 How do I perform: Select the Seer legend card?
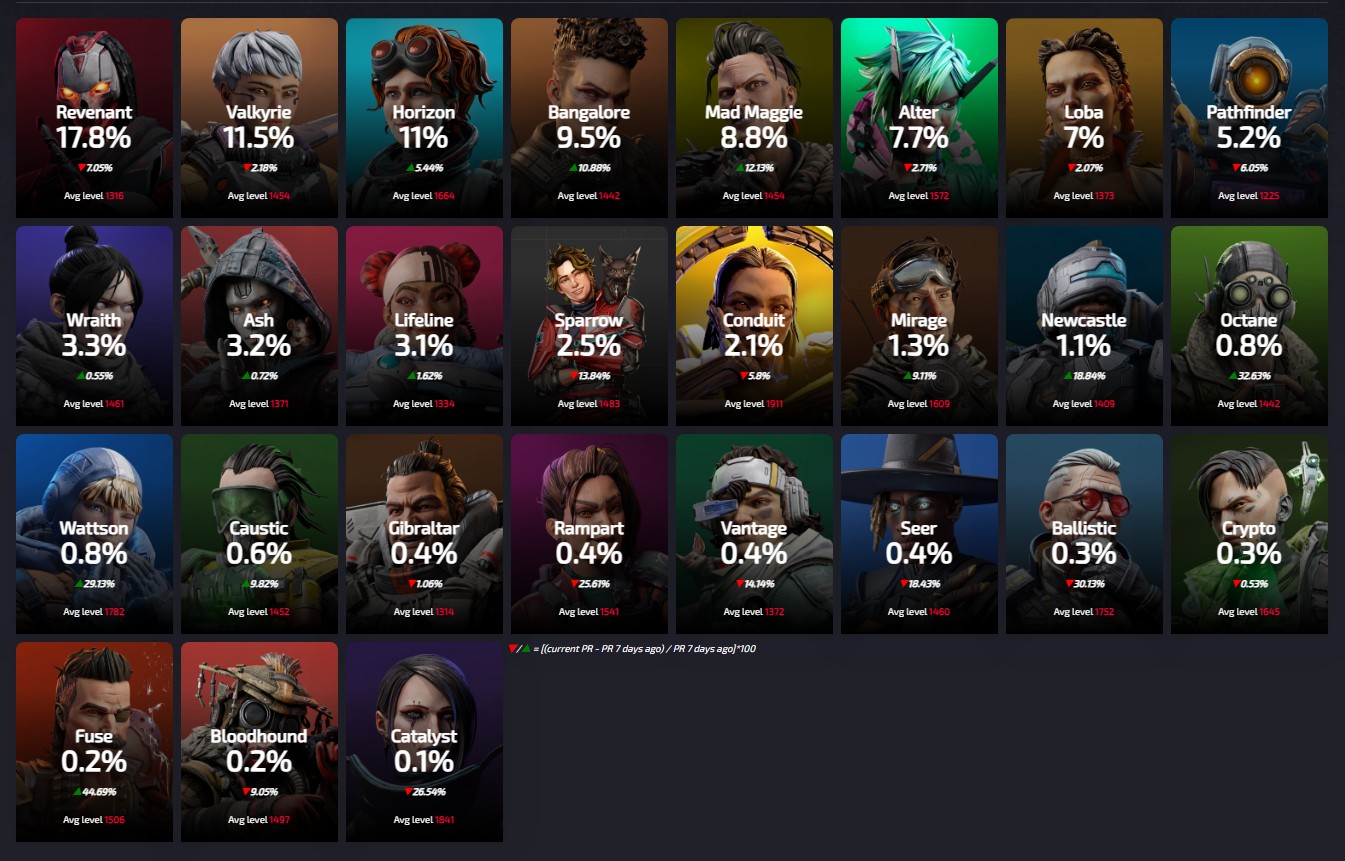click(919, 534)
